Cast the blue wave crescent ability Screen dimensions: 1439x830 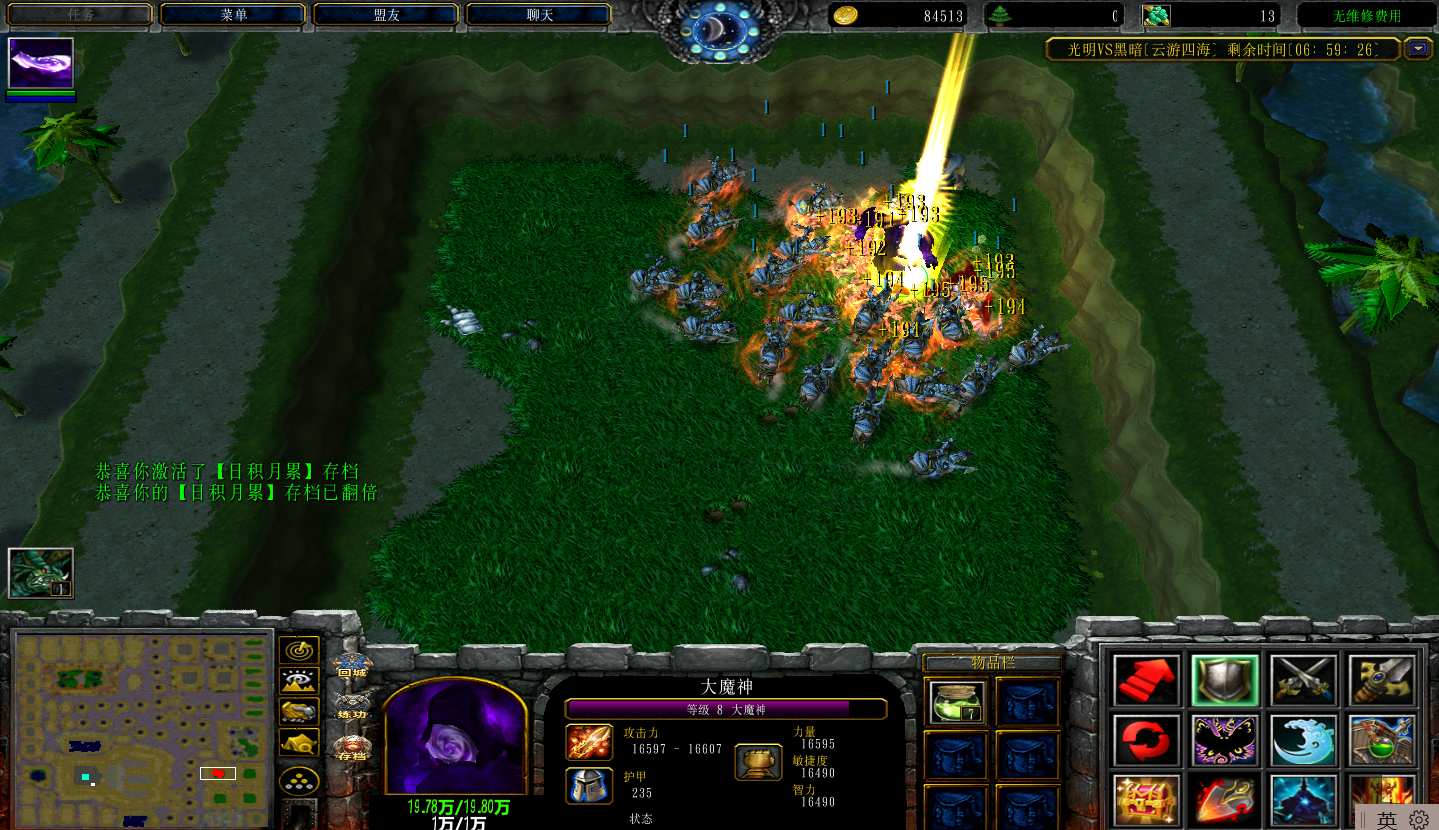click(x=1304, y=740)
